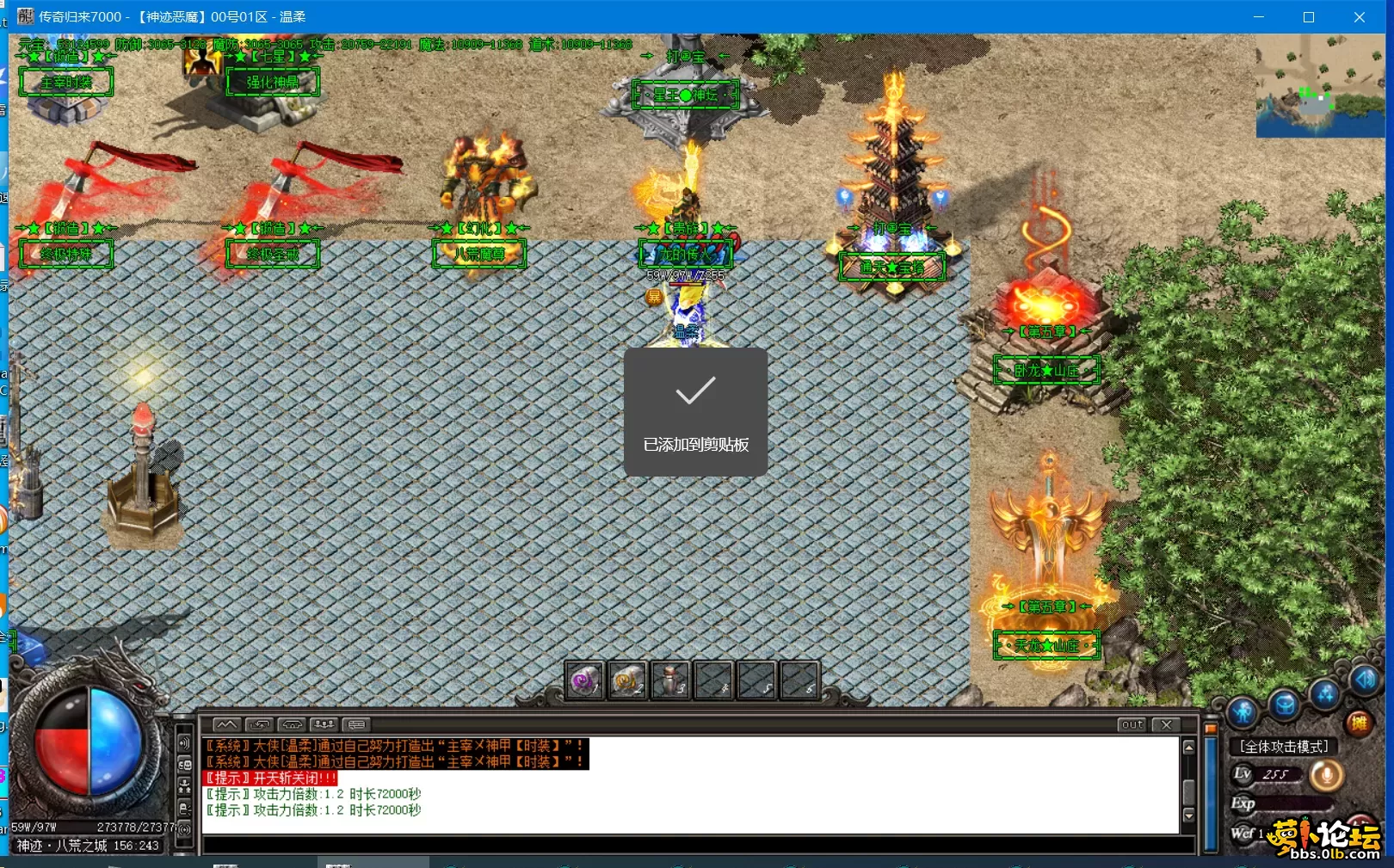
Task: Click the chevron icon on chat toolbar
Action: pyautogui.click(x=226, y=725)
